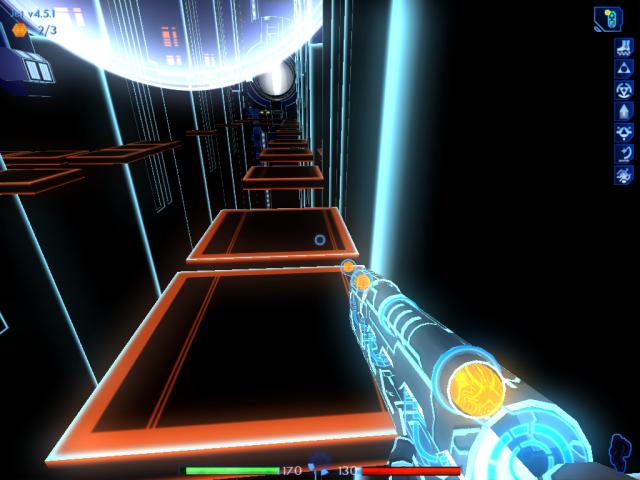The image size is (640, 480).
Task: Activate the roller skate ability icon
Action: [622, 47]
